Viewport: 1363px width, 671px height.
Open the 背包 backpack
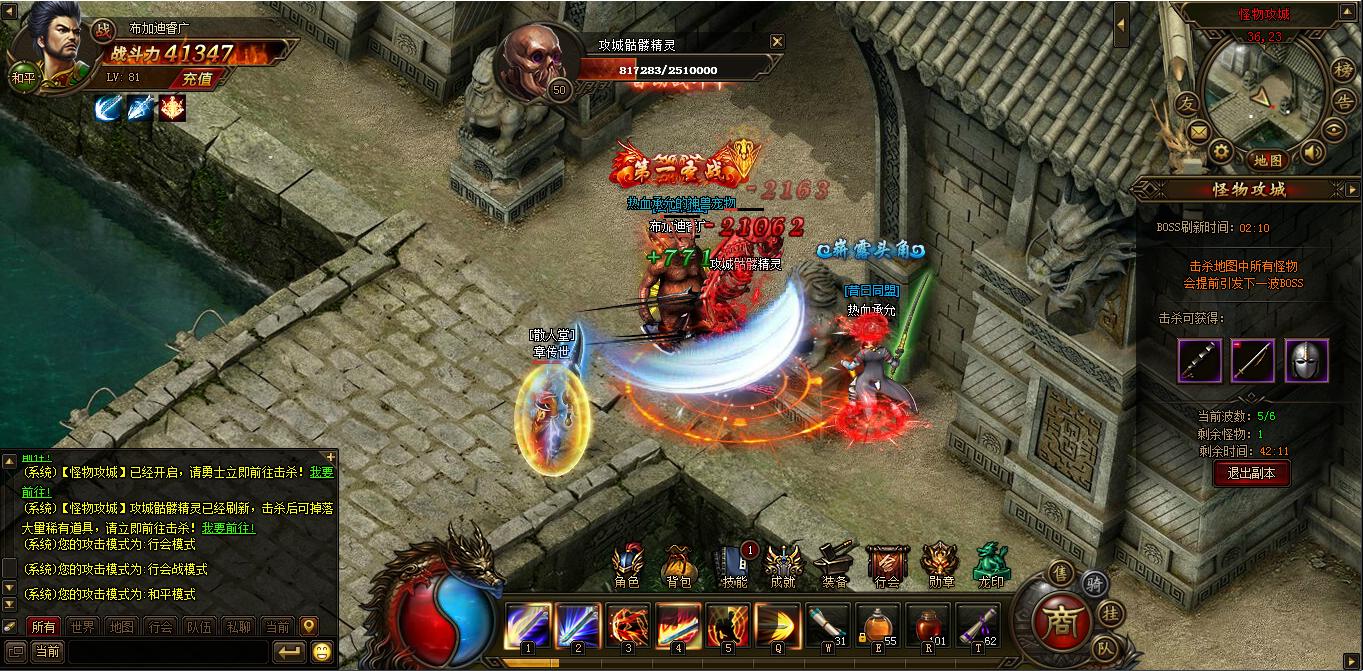pyautogui.click(x=679, y=567)
